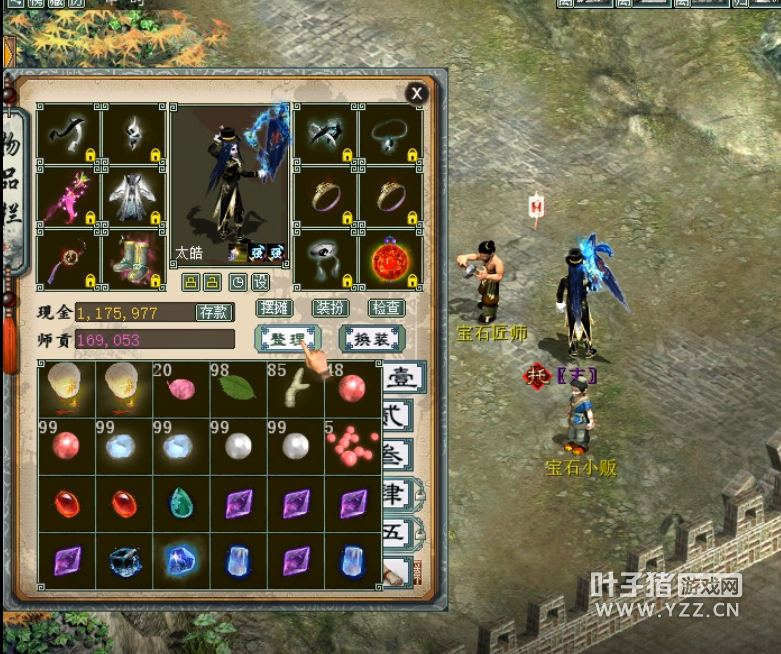781x654 pixels.
Task: Click the equipped white robe slot
Action: [134, 197]
